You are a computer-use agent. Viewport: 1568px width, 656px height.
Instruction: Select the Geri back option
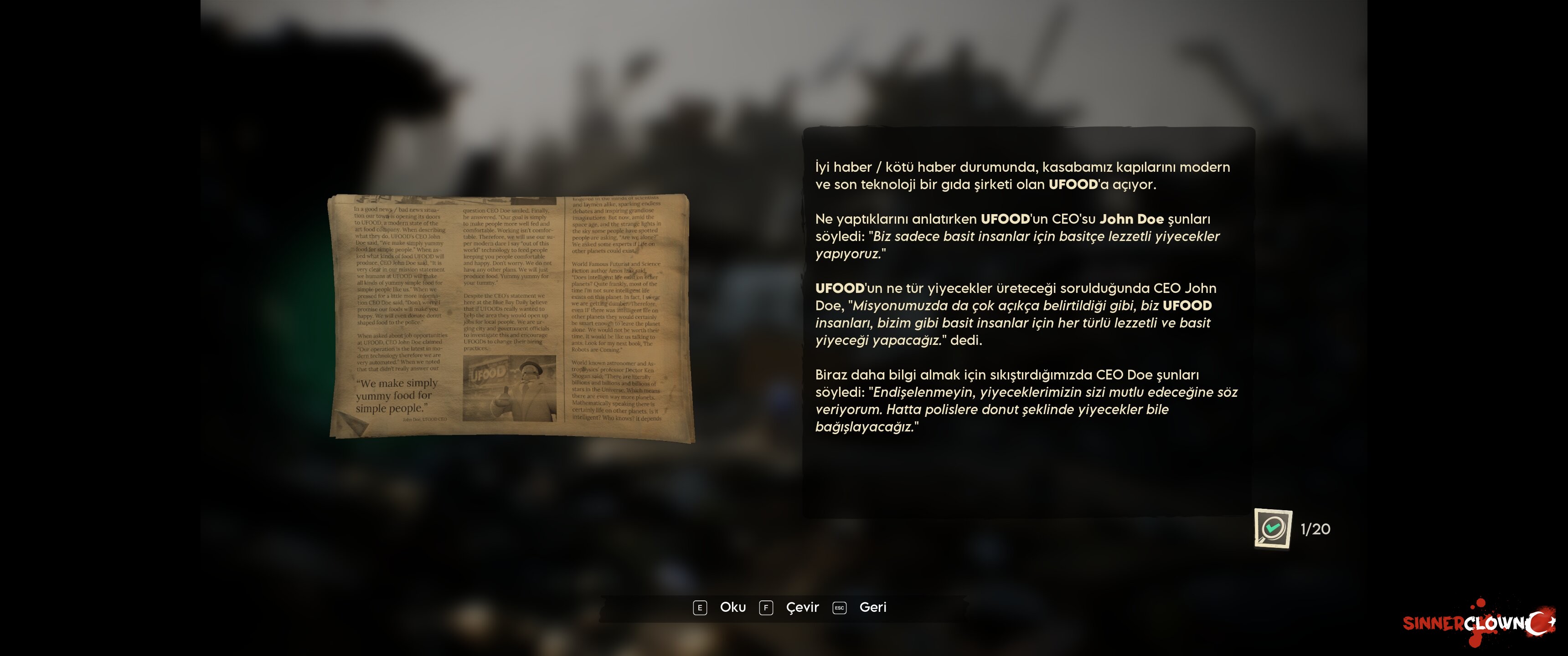pyautogui.click(x=872, y=607)
